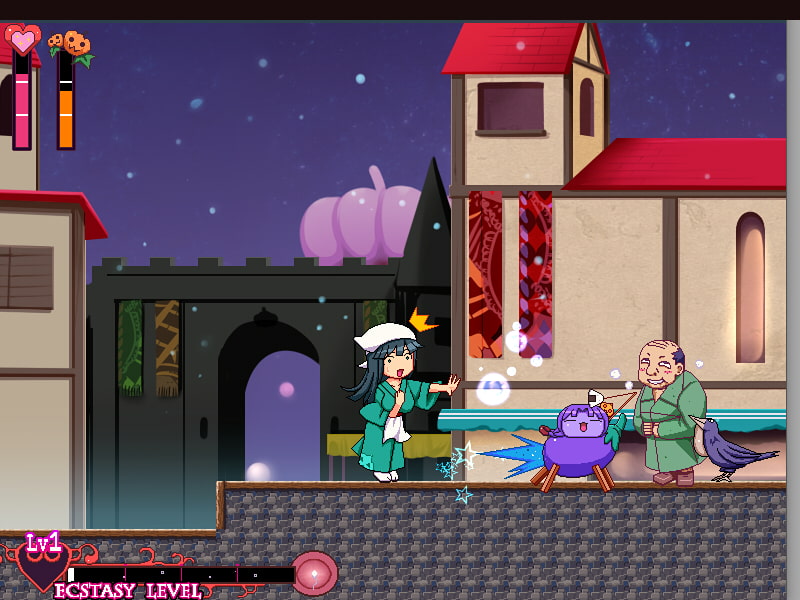Viewport: 800px width, 600px height.
Task: Click the orange pumpkin gauge icon
Action: [70, 44]
